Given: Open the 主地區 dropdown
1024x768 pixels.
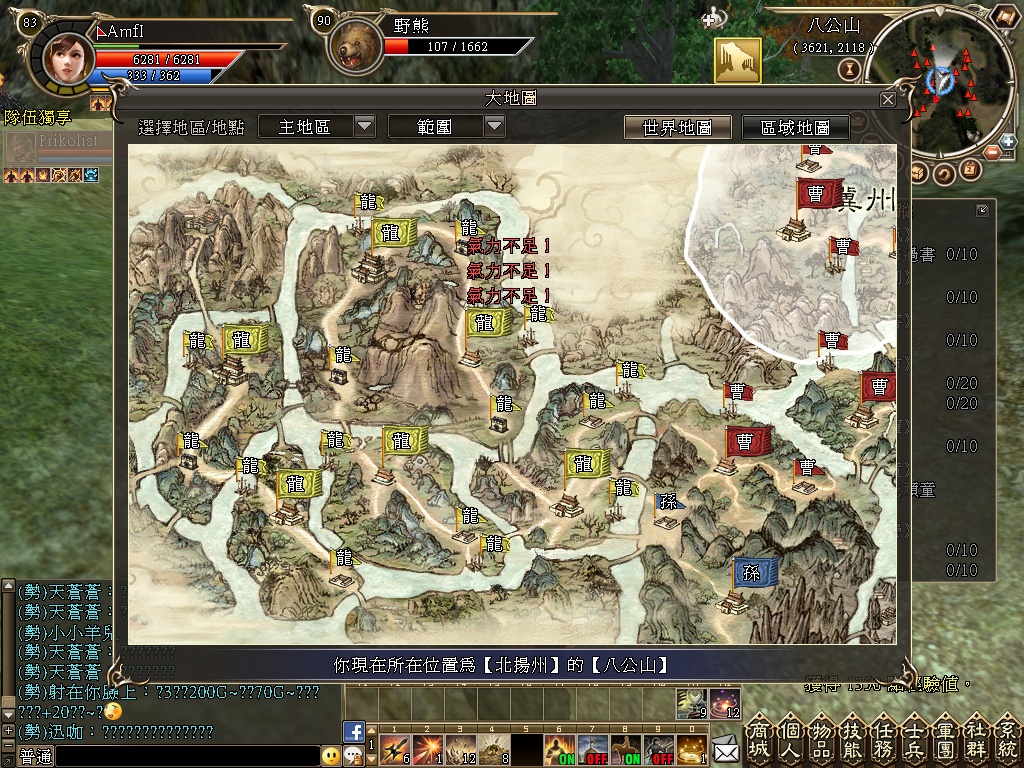Looking at the screenshot, I should tap(316, 126).
